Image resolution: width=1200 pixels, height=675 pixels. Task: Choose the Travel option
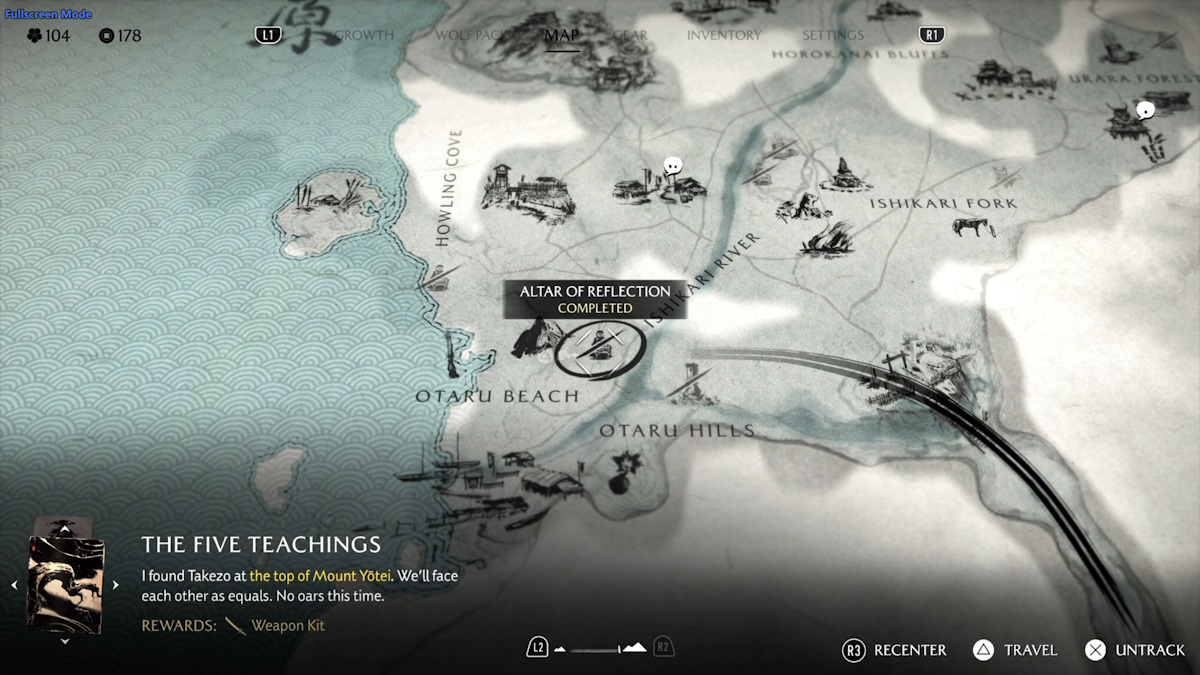pyautogui.click(x=1016, y=650)
